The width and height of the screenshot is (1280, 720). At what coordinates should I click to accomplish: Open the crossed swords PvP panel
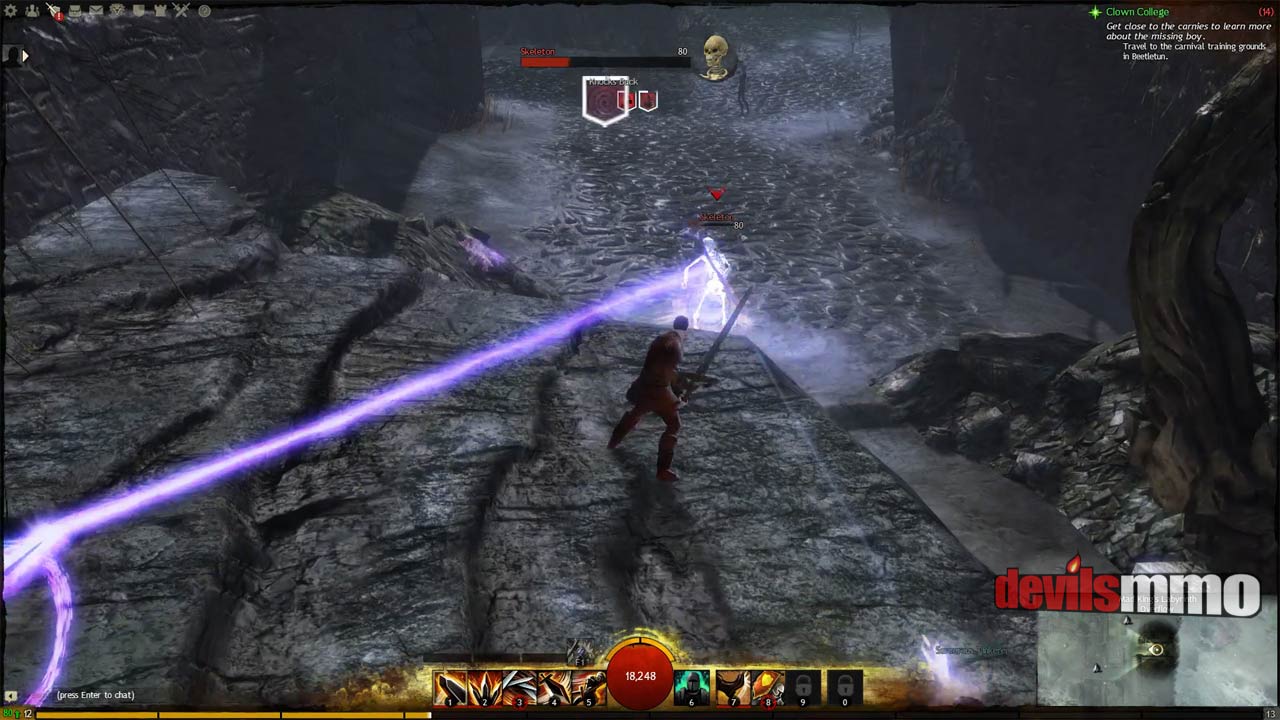point(181,11)
